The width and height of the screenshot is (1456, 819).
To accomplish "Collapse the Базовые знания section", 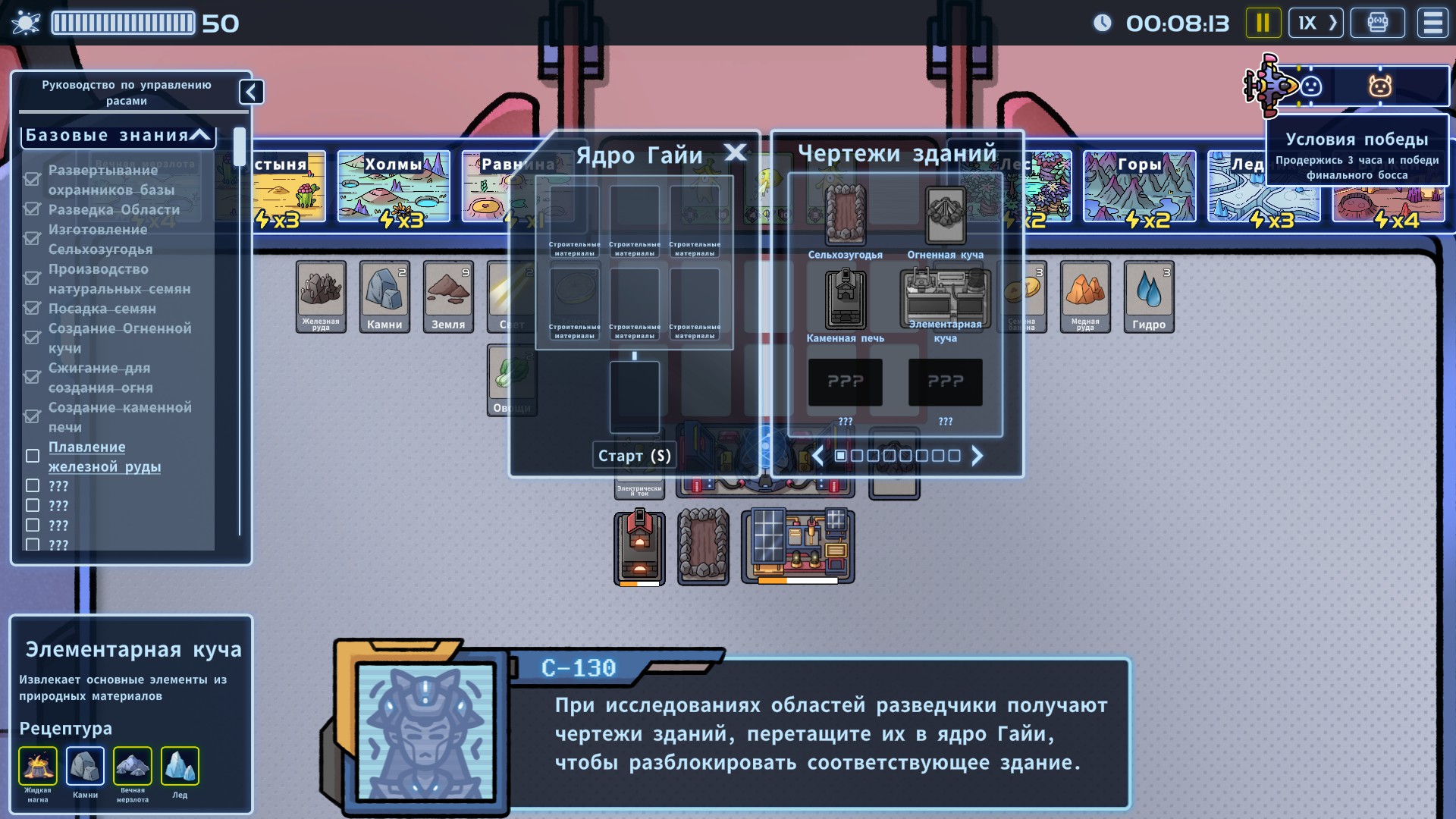I will tap(200, 136).
